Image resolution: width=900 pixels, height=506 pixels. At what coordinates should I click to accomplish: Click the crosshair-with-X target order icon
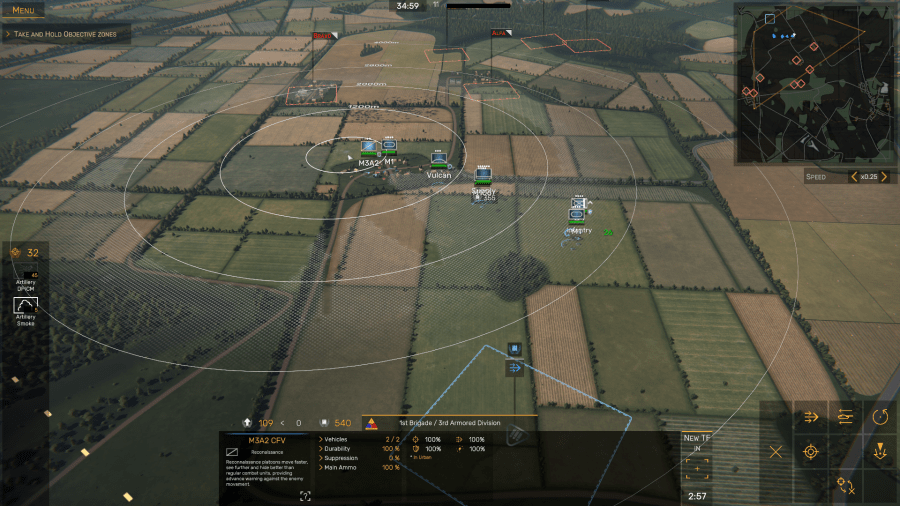coord(846,486)
